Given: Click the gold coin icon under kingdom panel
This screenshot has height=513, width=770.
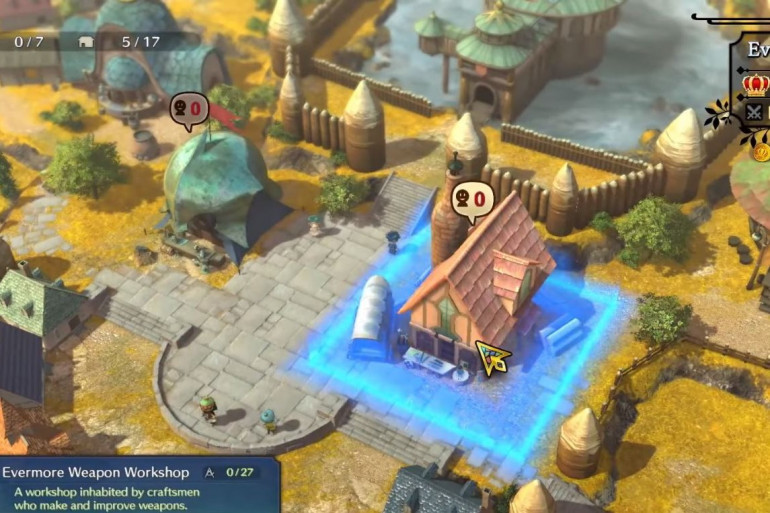Looking at the screenshot, I should tap(760, 152).
